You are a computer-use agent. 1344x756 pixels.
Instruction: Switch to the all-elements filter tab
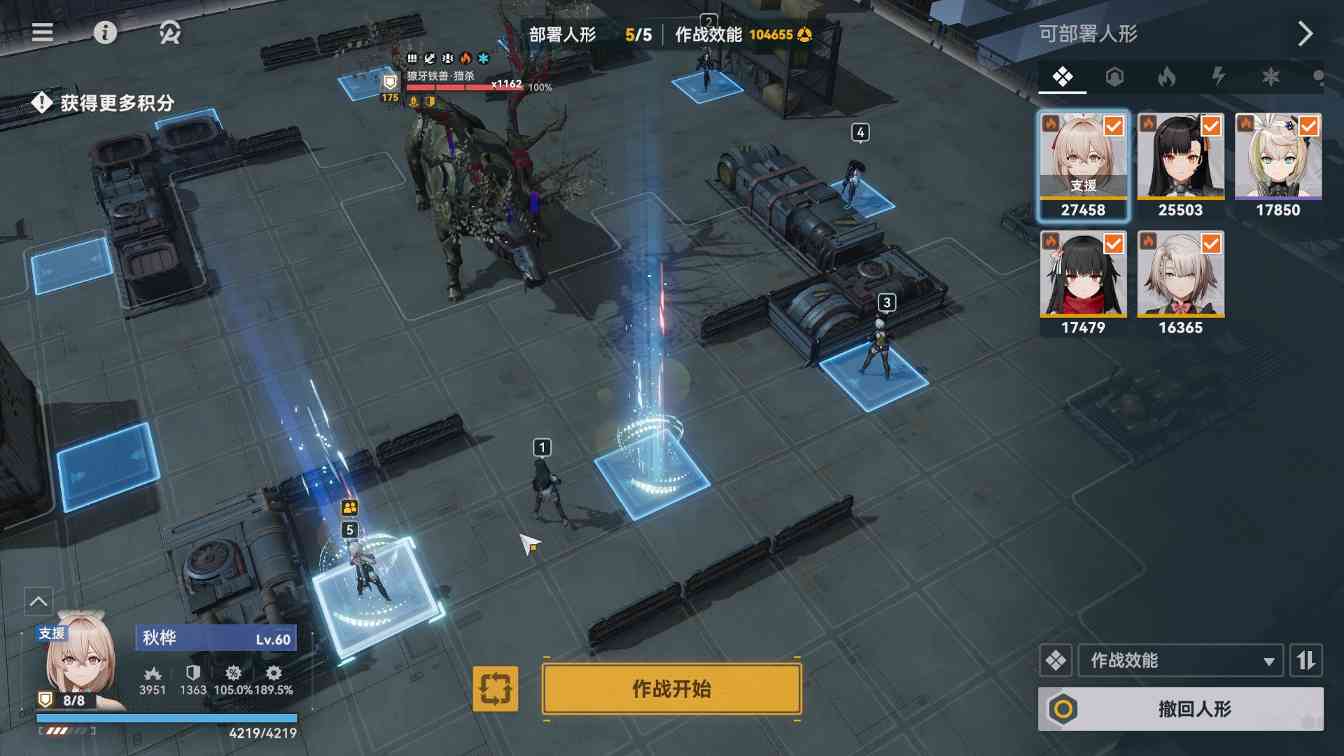point(1062,76)
